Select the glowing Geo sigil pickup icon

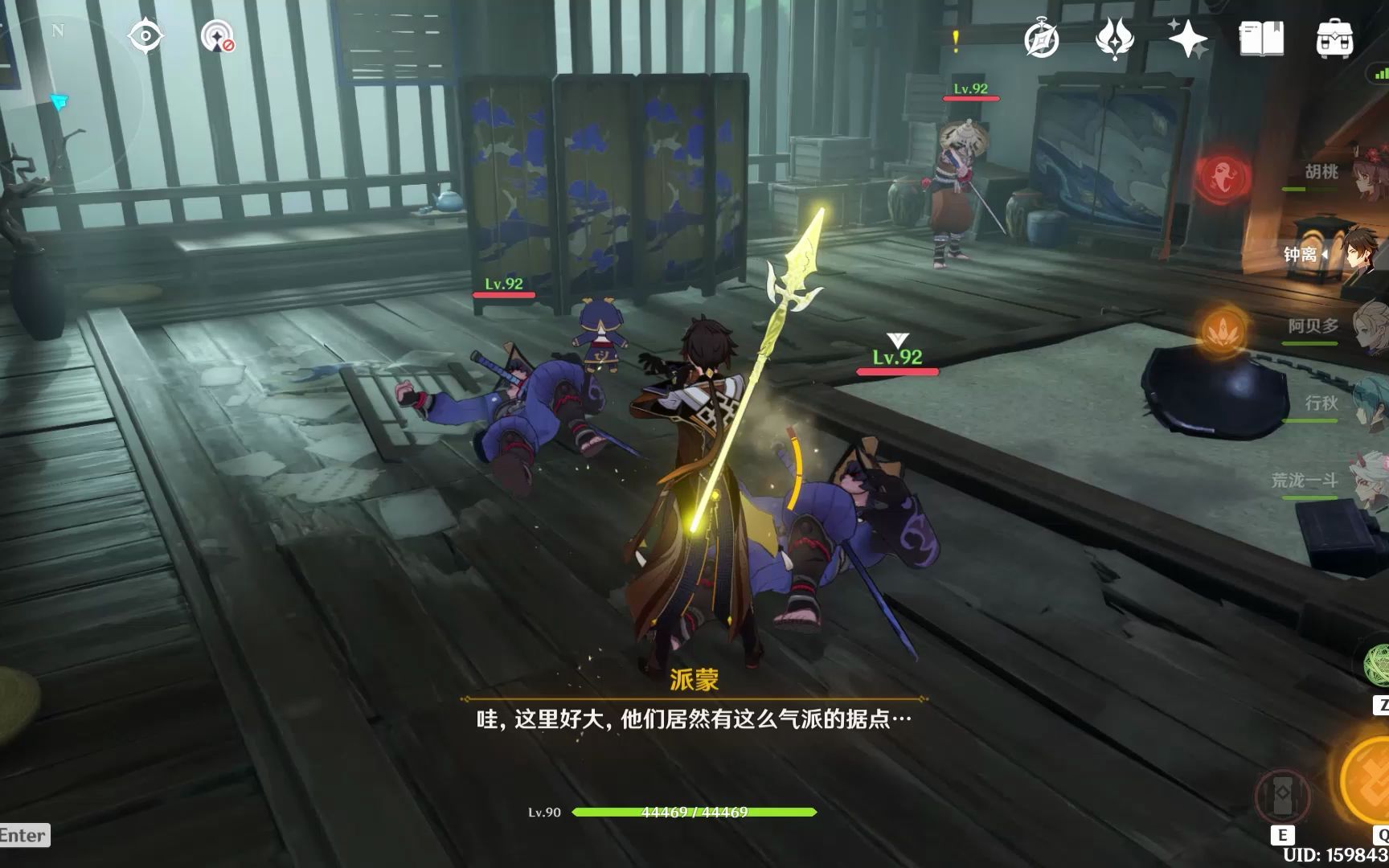coord(1225,330)
